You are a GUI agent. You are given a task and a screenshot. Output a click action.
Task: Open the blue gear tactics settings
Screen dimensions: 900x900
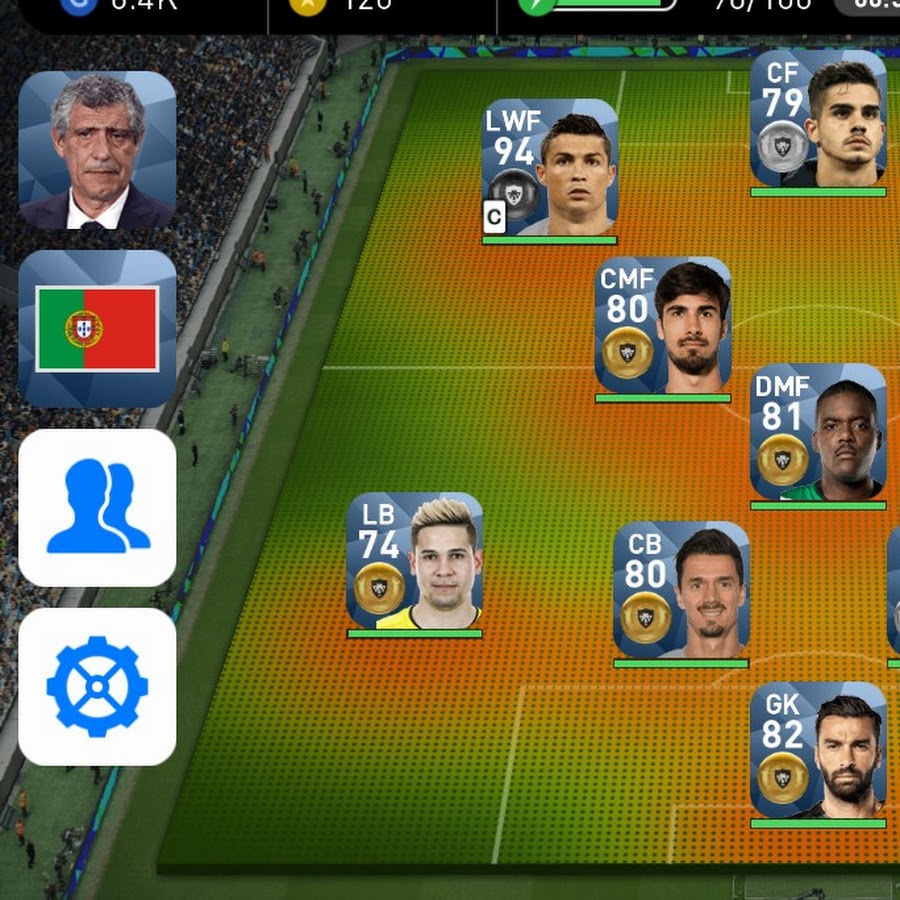[97, 687]
